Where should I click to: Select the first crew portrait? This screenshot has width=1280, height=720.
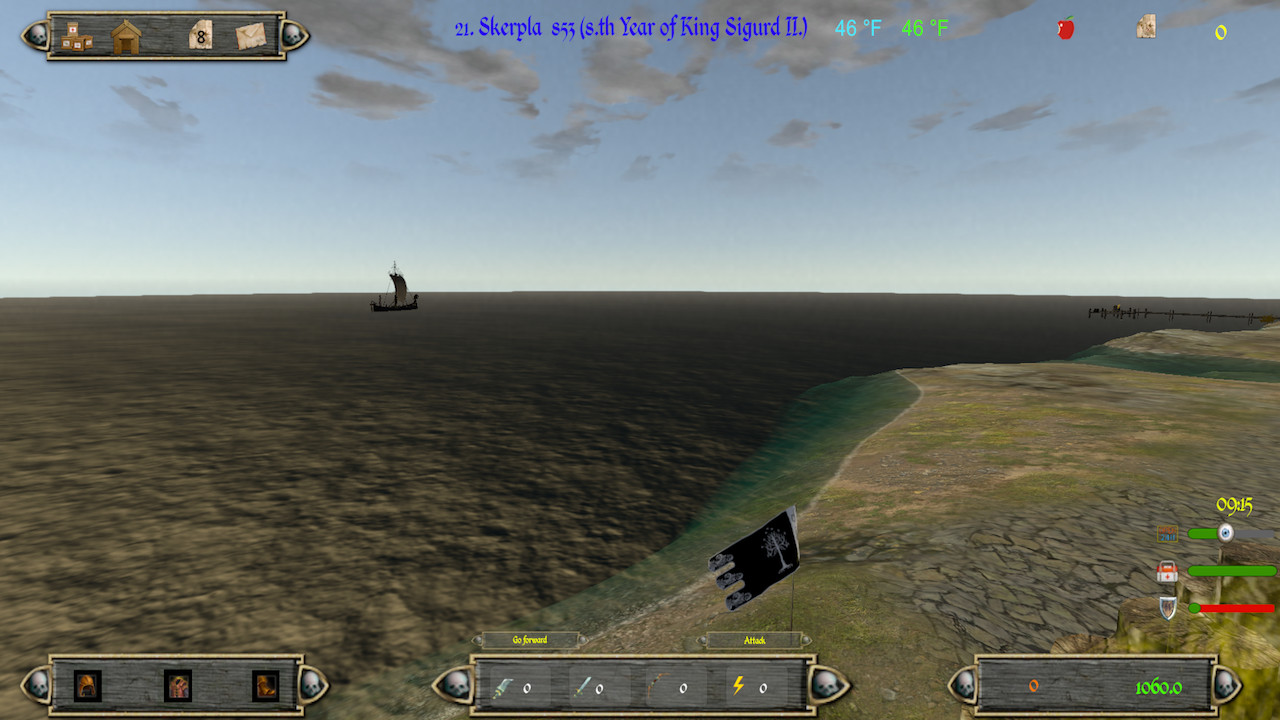(88, 686)
